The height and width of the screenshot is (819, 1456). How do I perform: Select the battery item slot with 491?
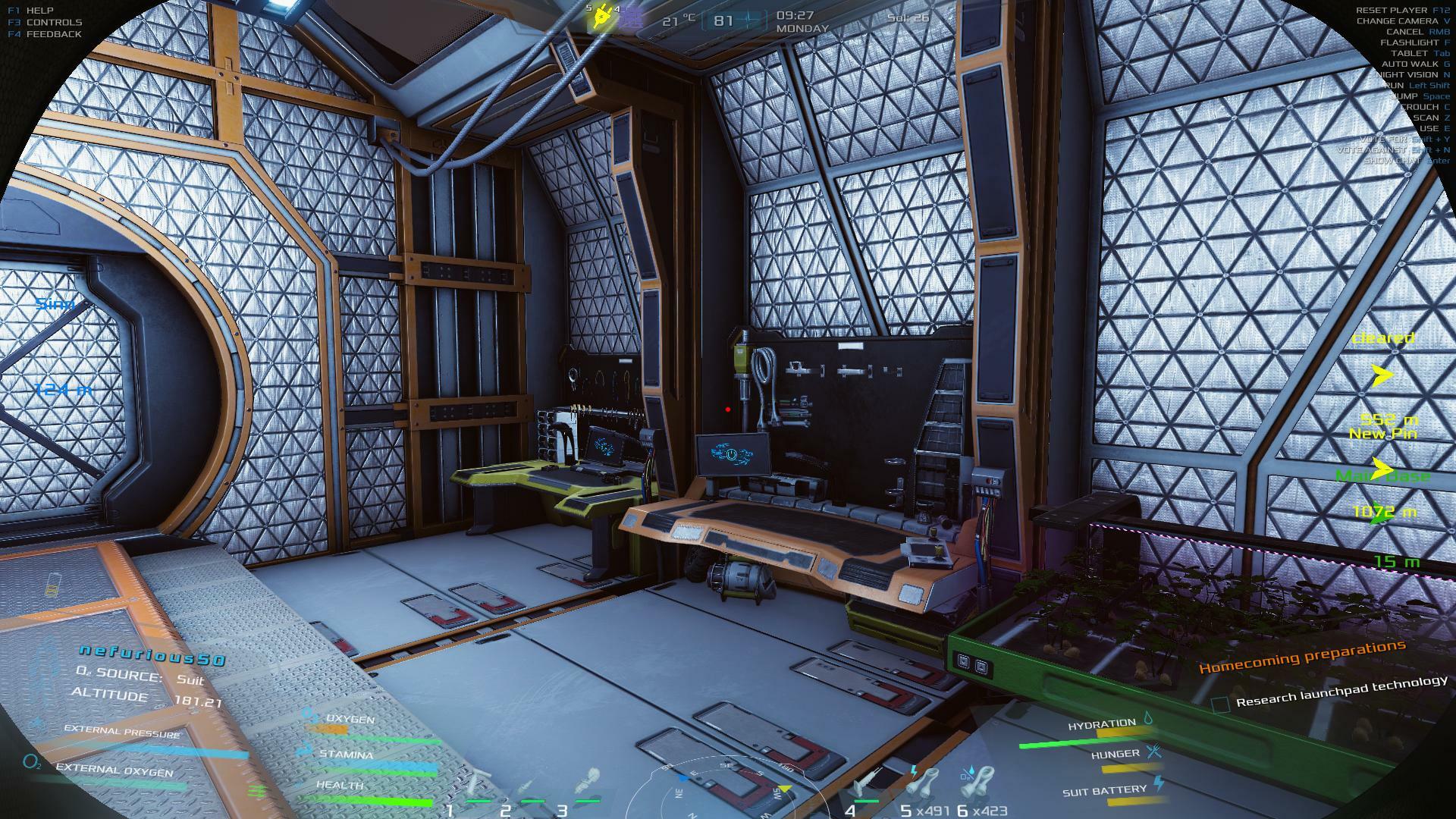click(924, 784)
